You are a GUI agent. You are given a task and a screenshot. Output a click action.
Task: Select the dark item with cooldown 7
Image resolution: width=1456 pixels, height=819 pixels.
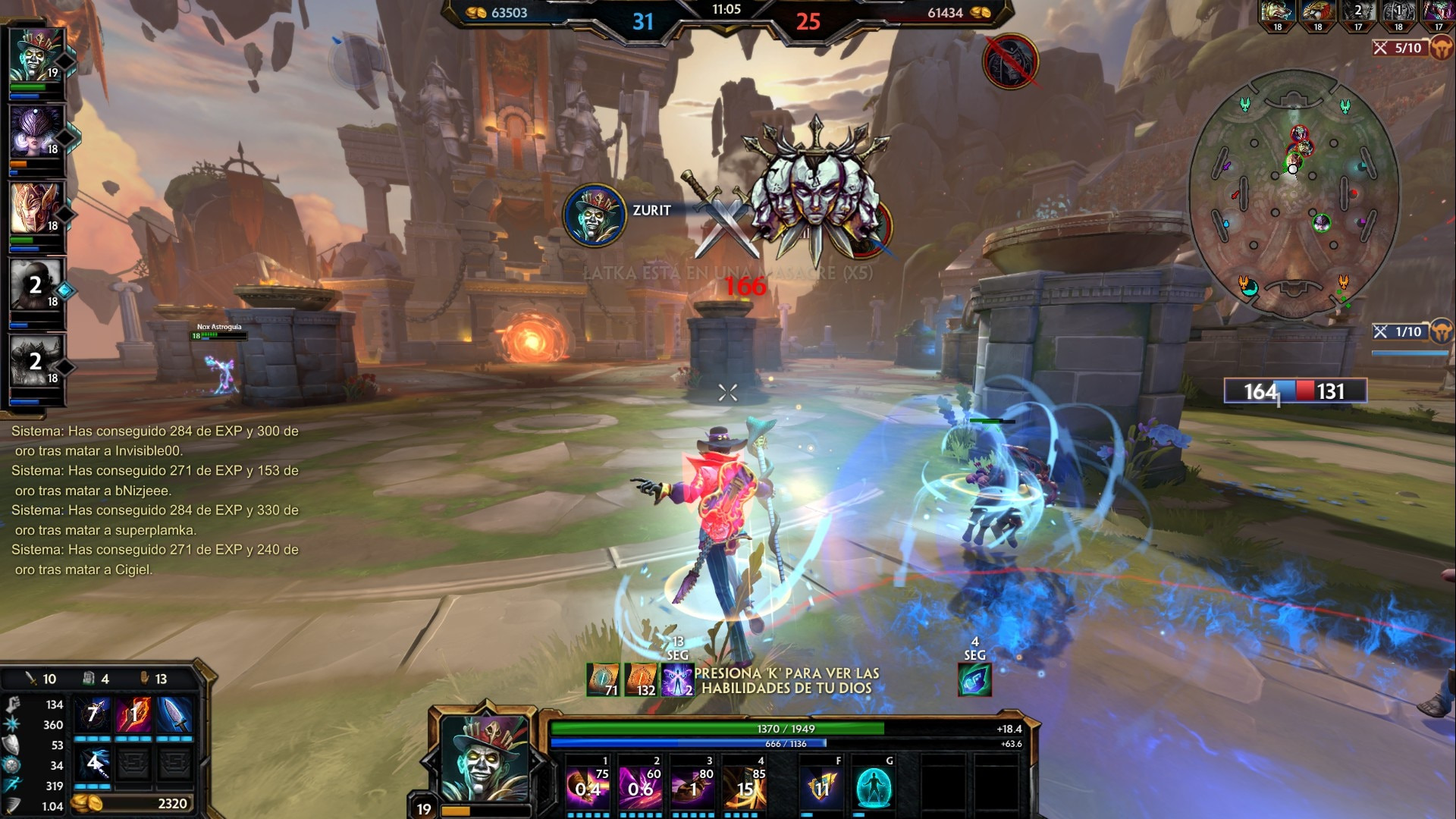(93, 714)
